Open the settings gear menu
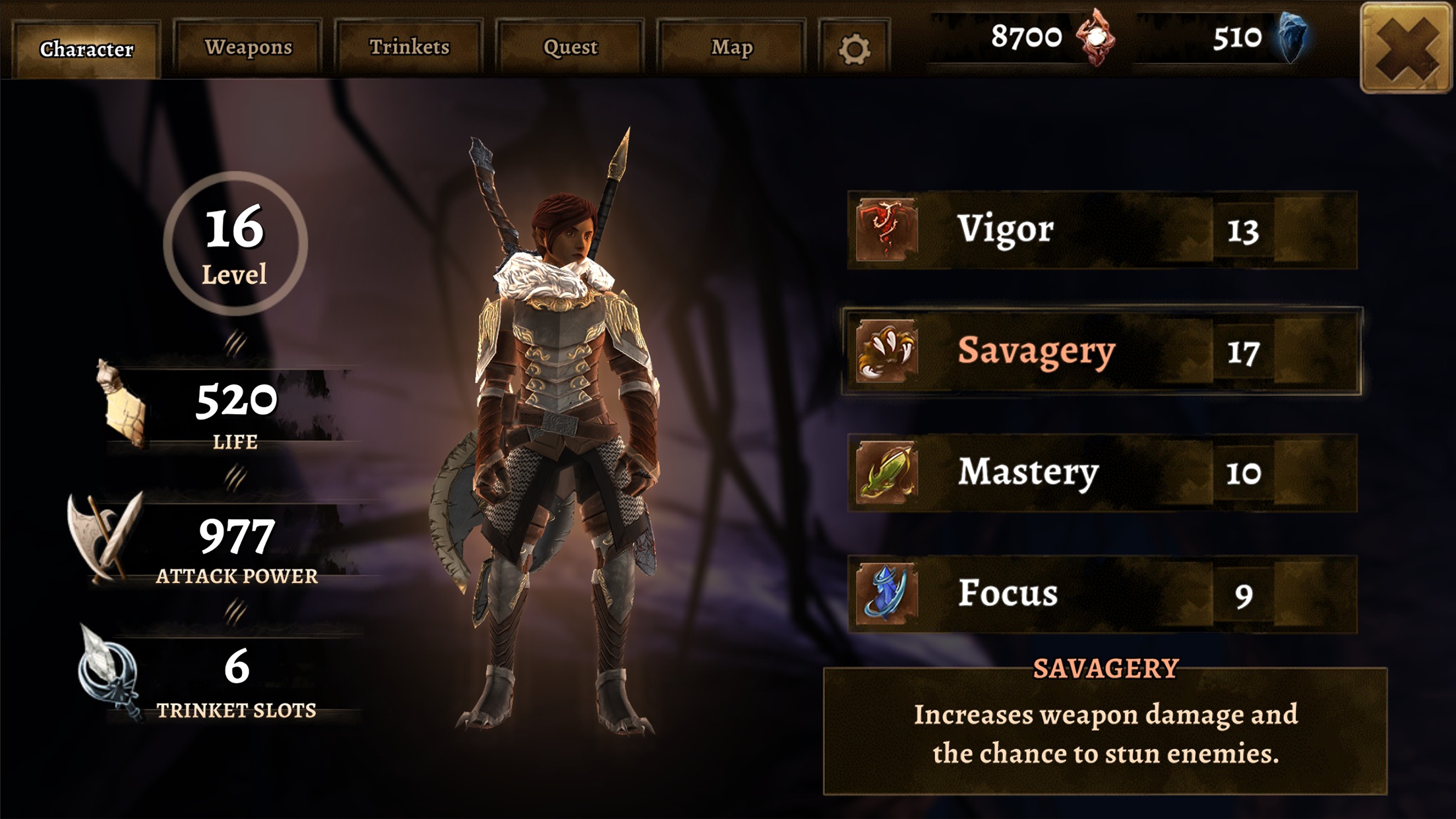This screenshot has height=819, width=1456. coord(854,46)
